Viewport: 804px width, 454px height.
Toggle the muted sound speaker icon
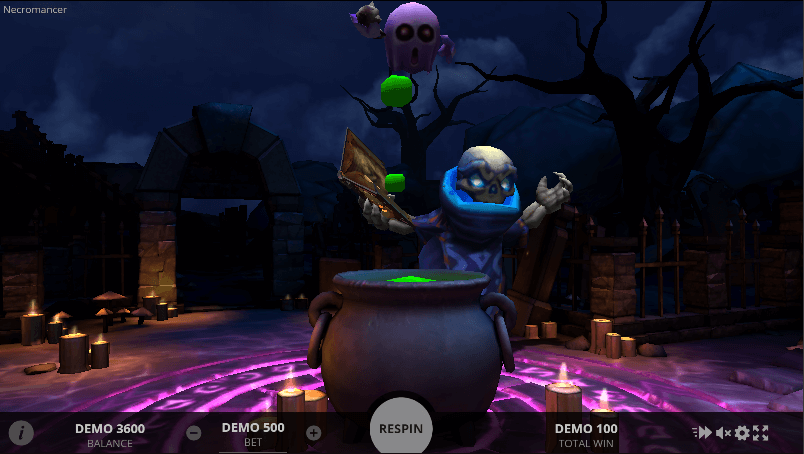[723, 433]
